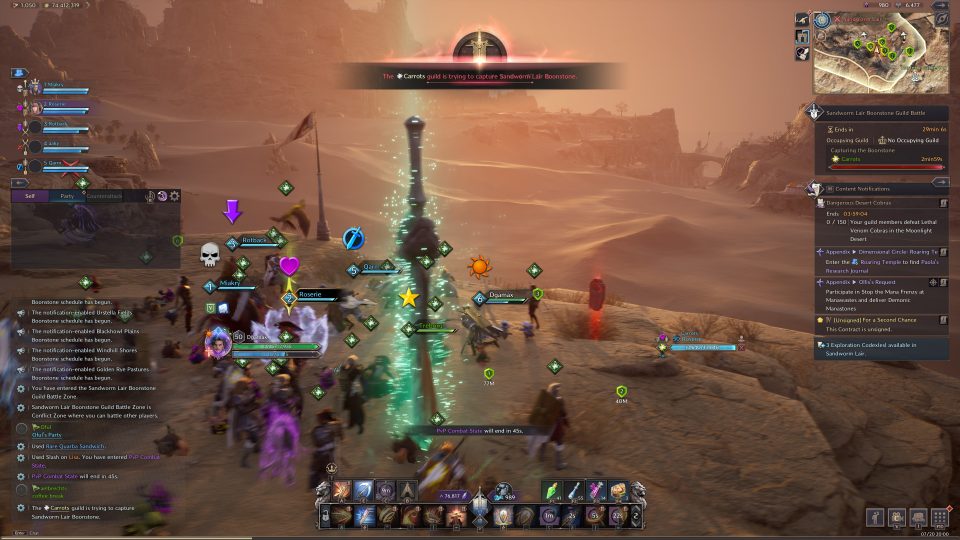Screen dimensions: 960x540
Task: Use the pink potion quick slot
Action: tap(596, 489)
